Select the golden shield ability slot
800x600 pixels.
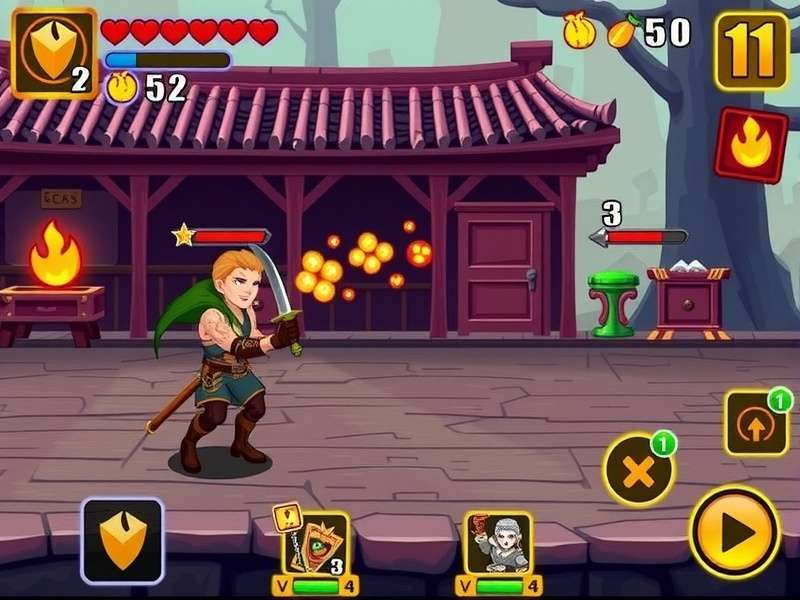click(122, 541)
